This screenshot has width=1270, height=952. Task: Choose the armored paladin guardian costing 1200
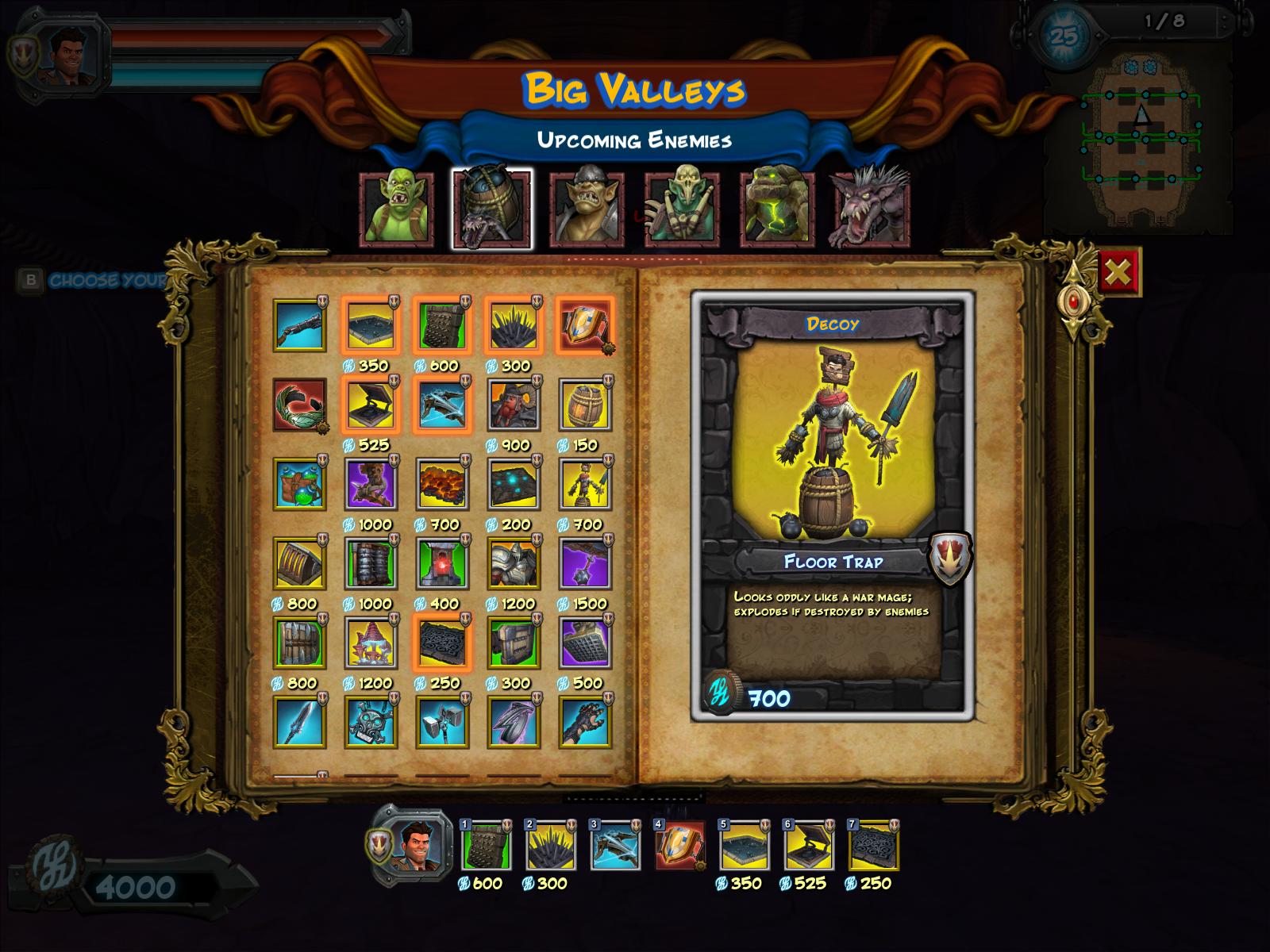pos(514,563)
